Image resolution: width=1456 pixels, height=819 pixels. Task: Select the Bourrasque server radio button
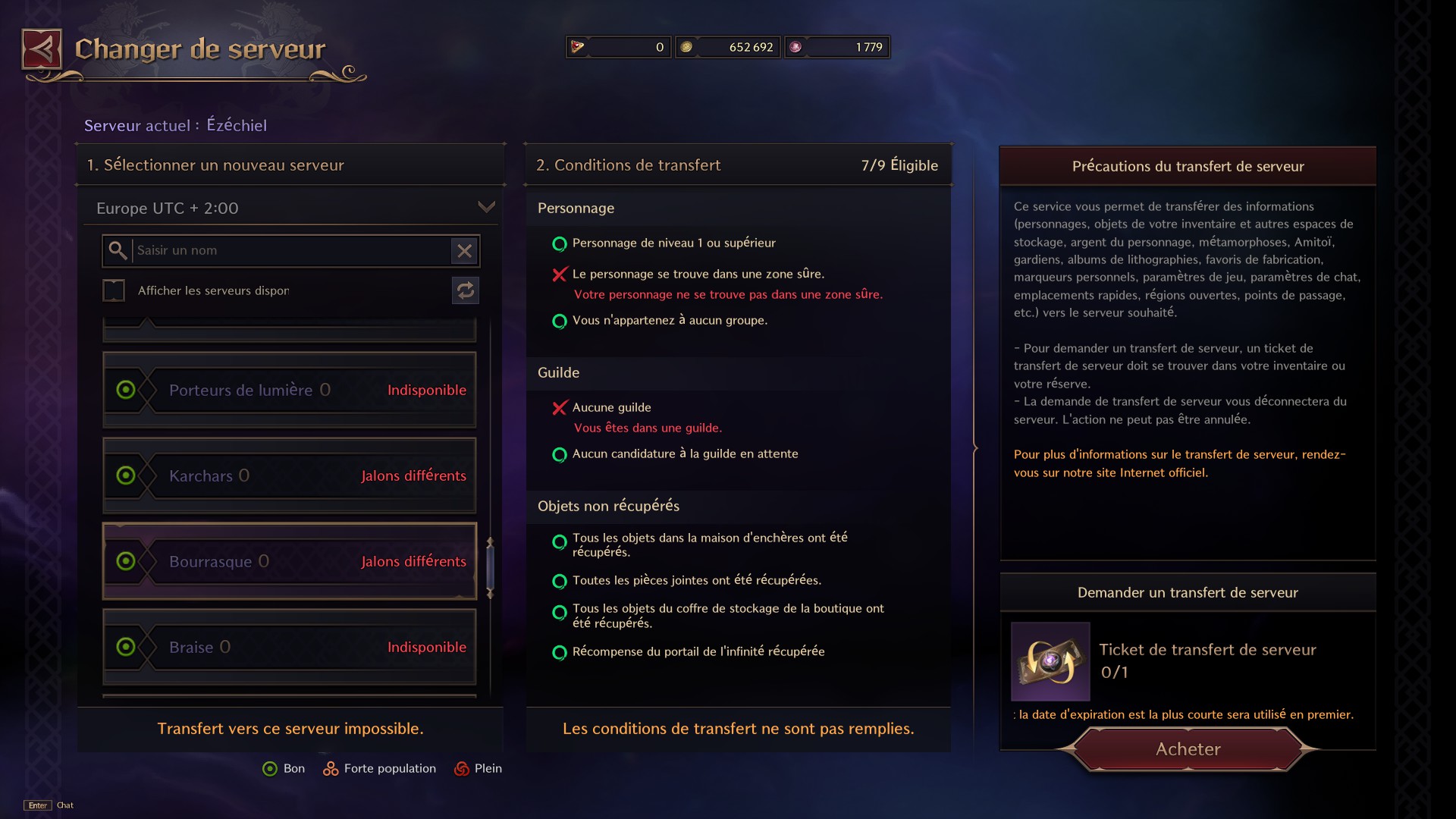pos(125,561)
